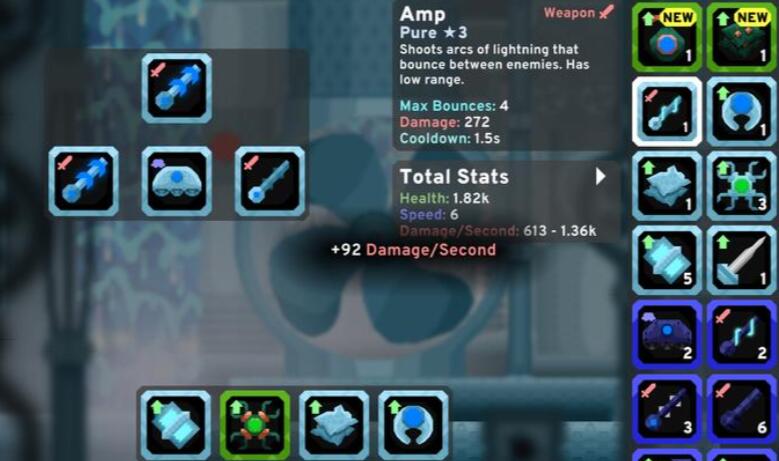This screenshot has height=461, width=779.
Task: Choose the green-bordered drone upgrade in bottom row
Action: tap(255, 424)
